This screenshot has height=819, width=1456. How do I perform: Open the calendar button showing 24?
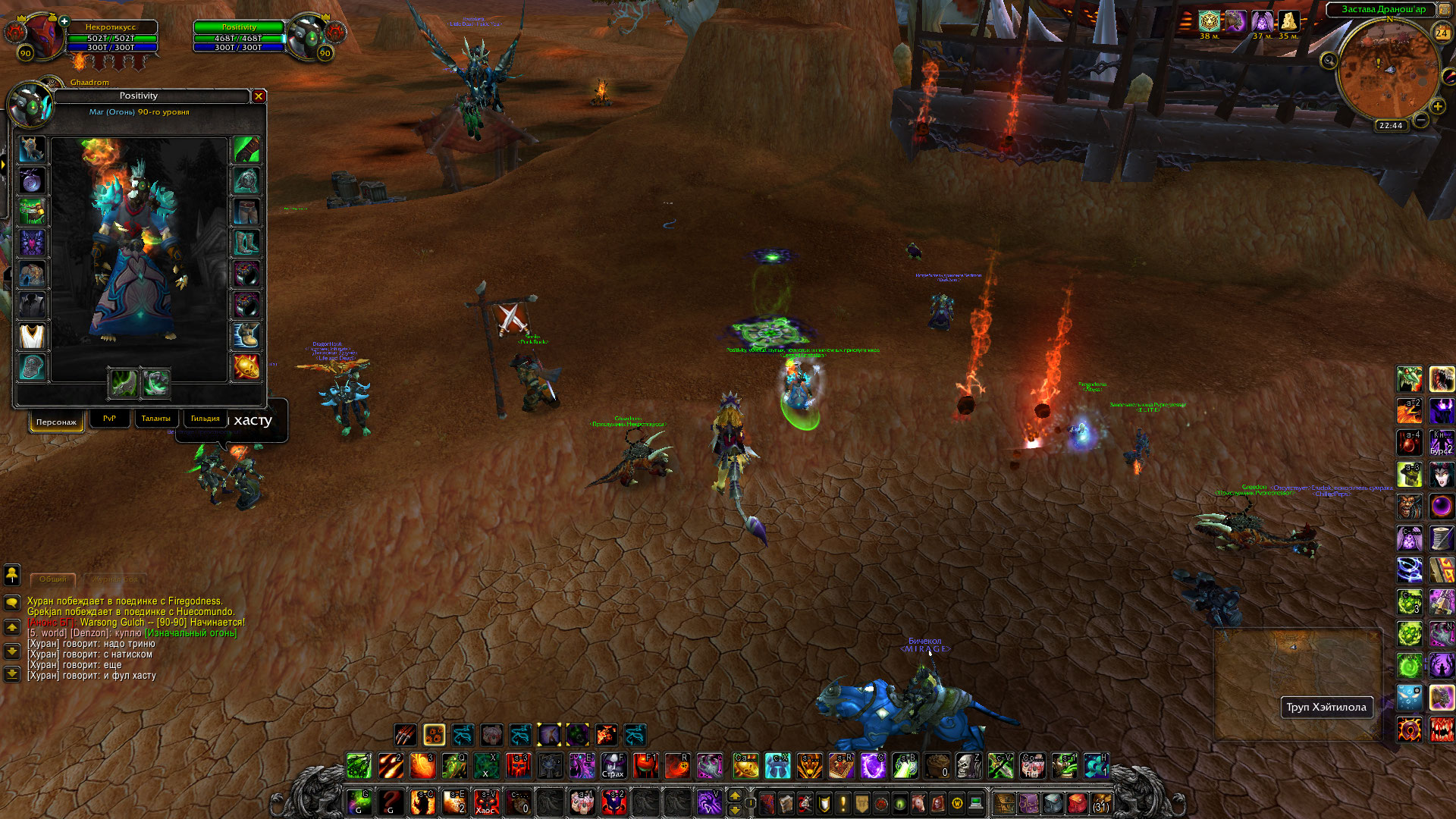click(1442, 33)
